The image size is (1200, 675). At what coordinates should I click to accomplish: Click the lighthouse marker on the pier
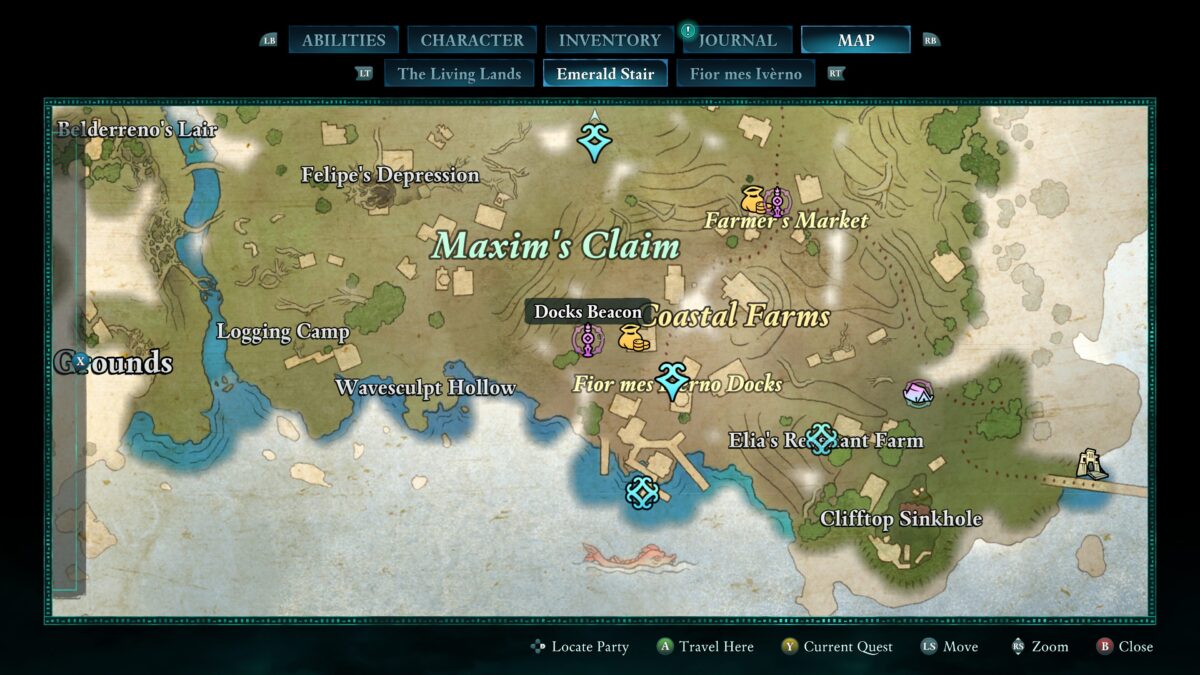[1090, 464]
